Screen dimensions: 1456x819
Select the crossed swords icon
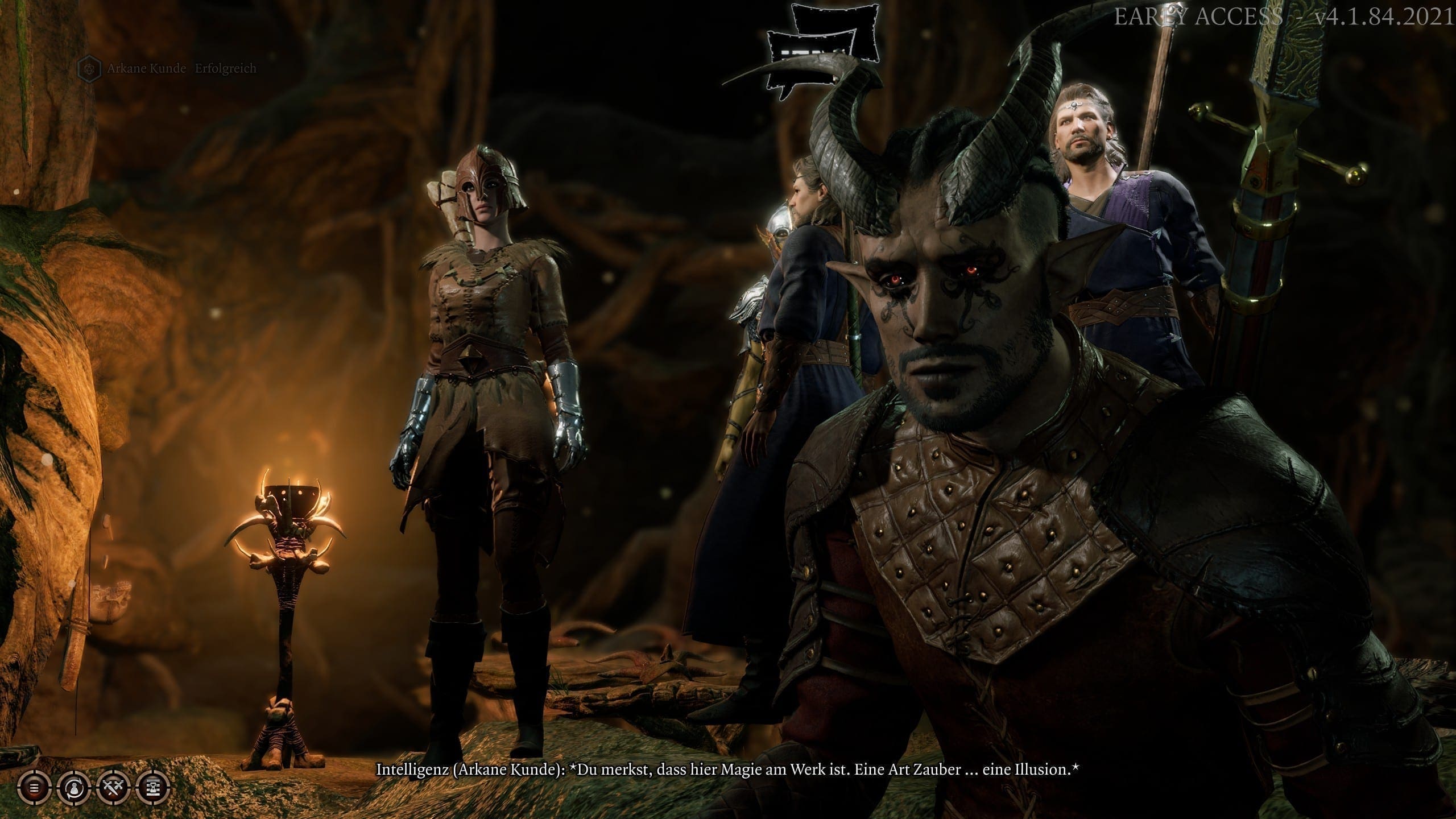(114, 788)
